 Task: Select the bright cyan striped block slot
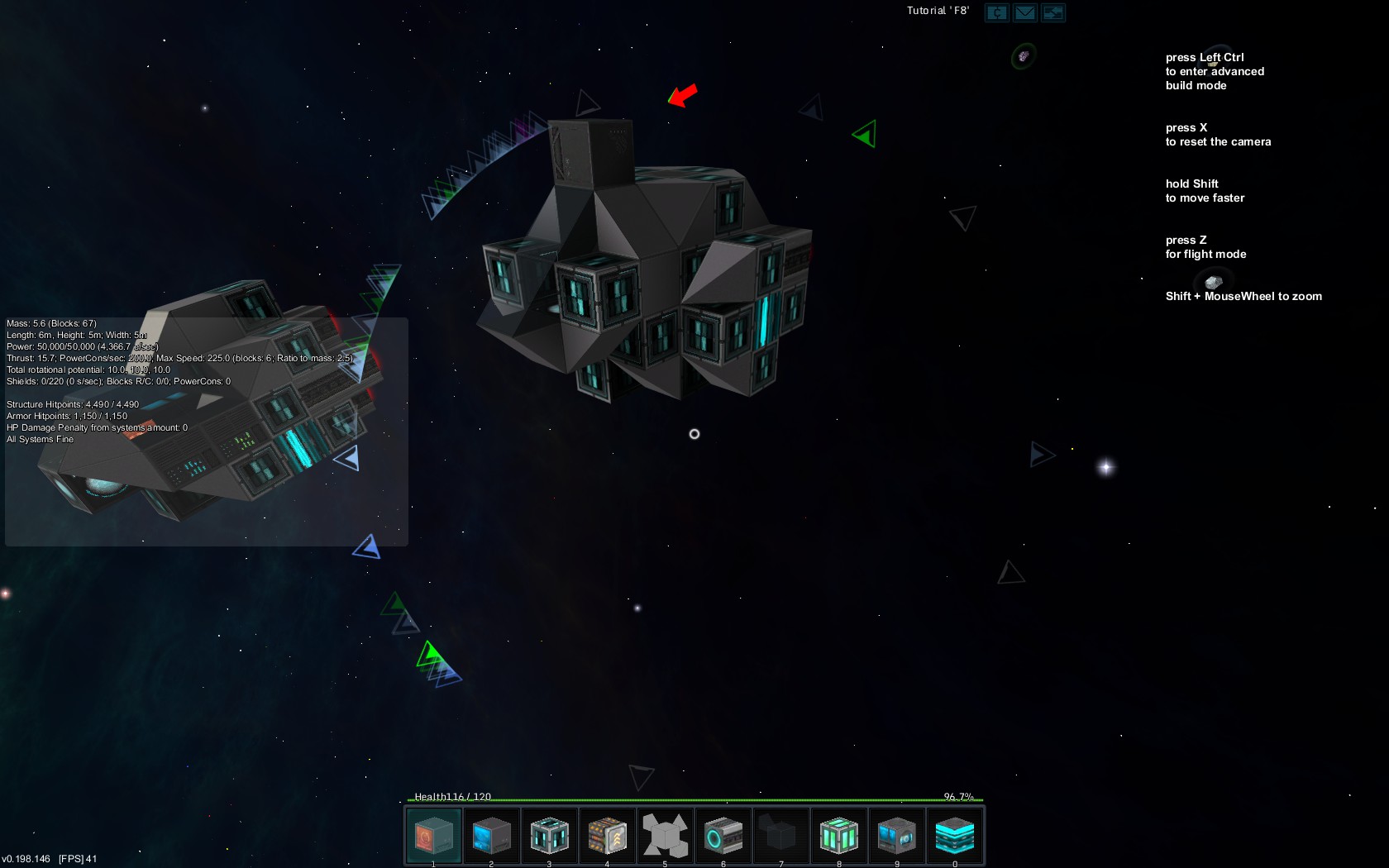click(954, 836)
